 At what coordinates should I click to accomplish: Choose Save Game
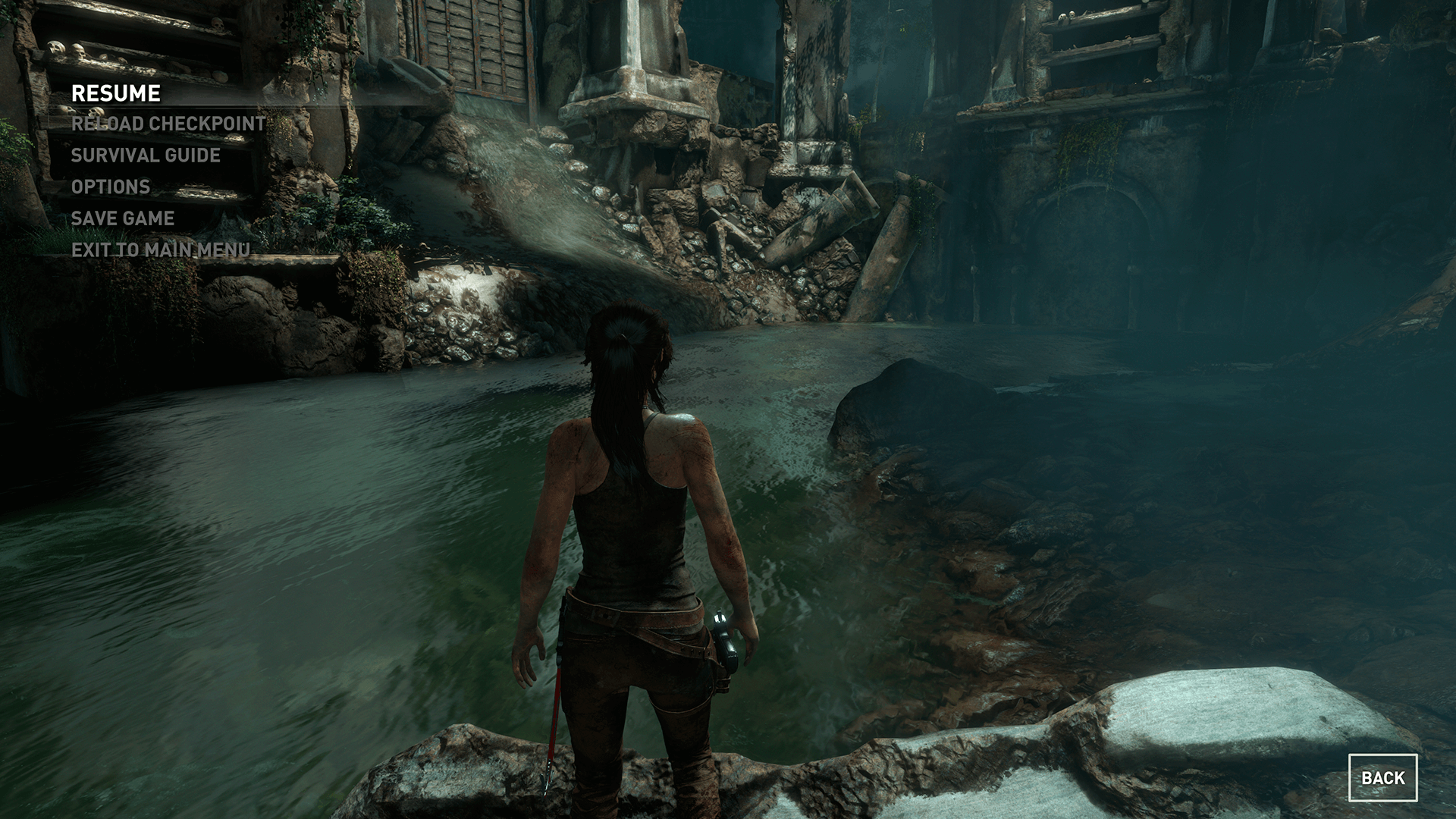[123, 218]
